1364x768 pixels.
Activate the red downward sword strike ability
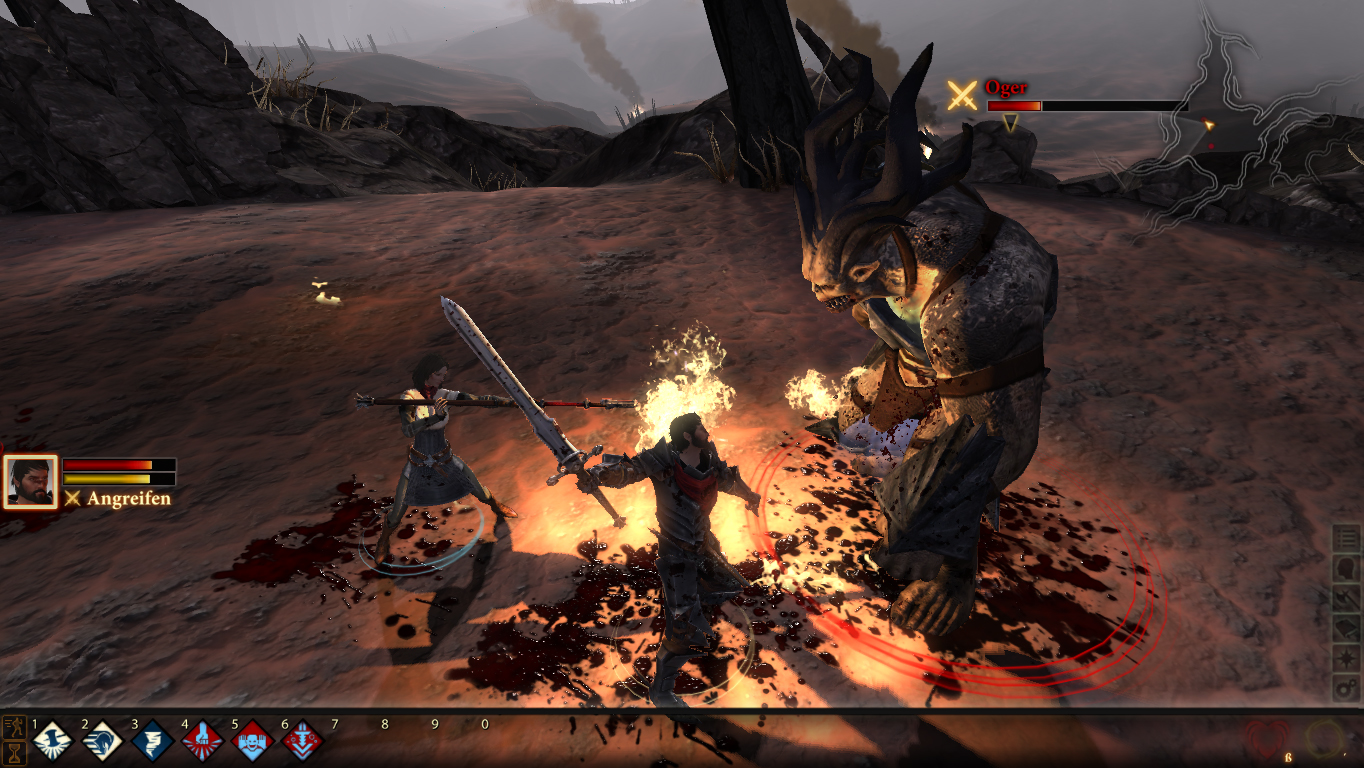(x=301, y=741)
